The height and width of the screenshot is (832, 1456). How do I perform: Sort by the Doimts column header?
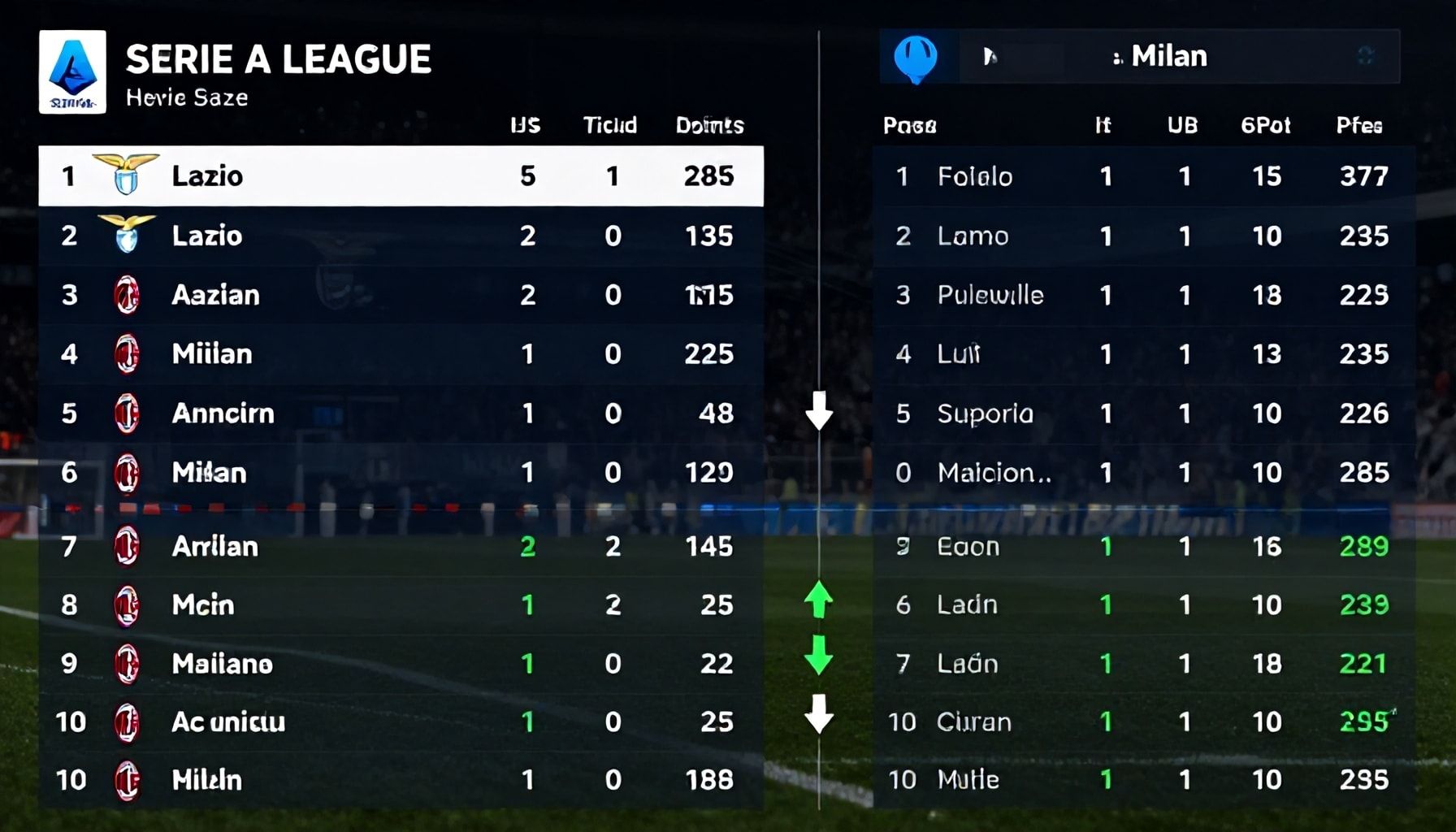pyautogui.click(x=709, y=125)
